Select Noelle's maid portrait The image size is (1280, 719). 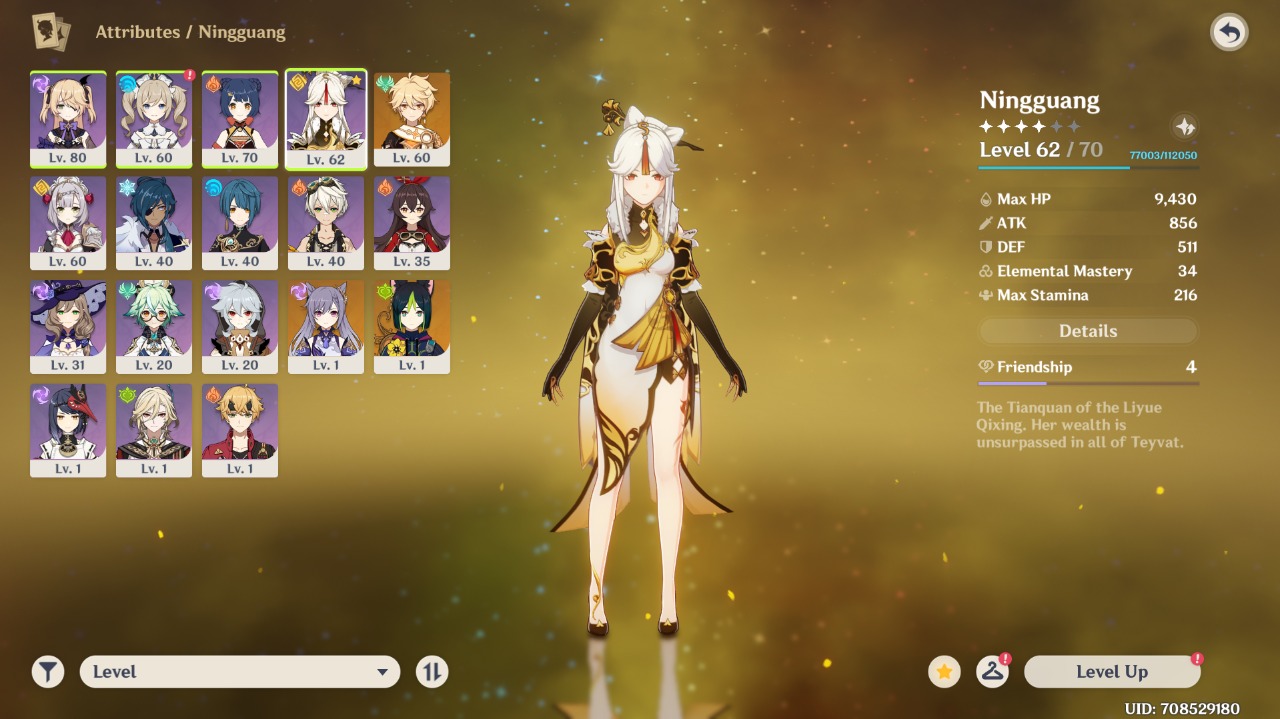tap(68, 222)
